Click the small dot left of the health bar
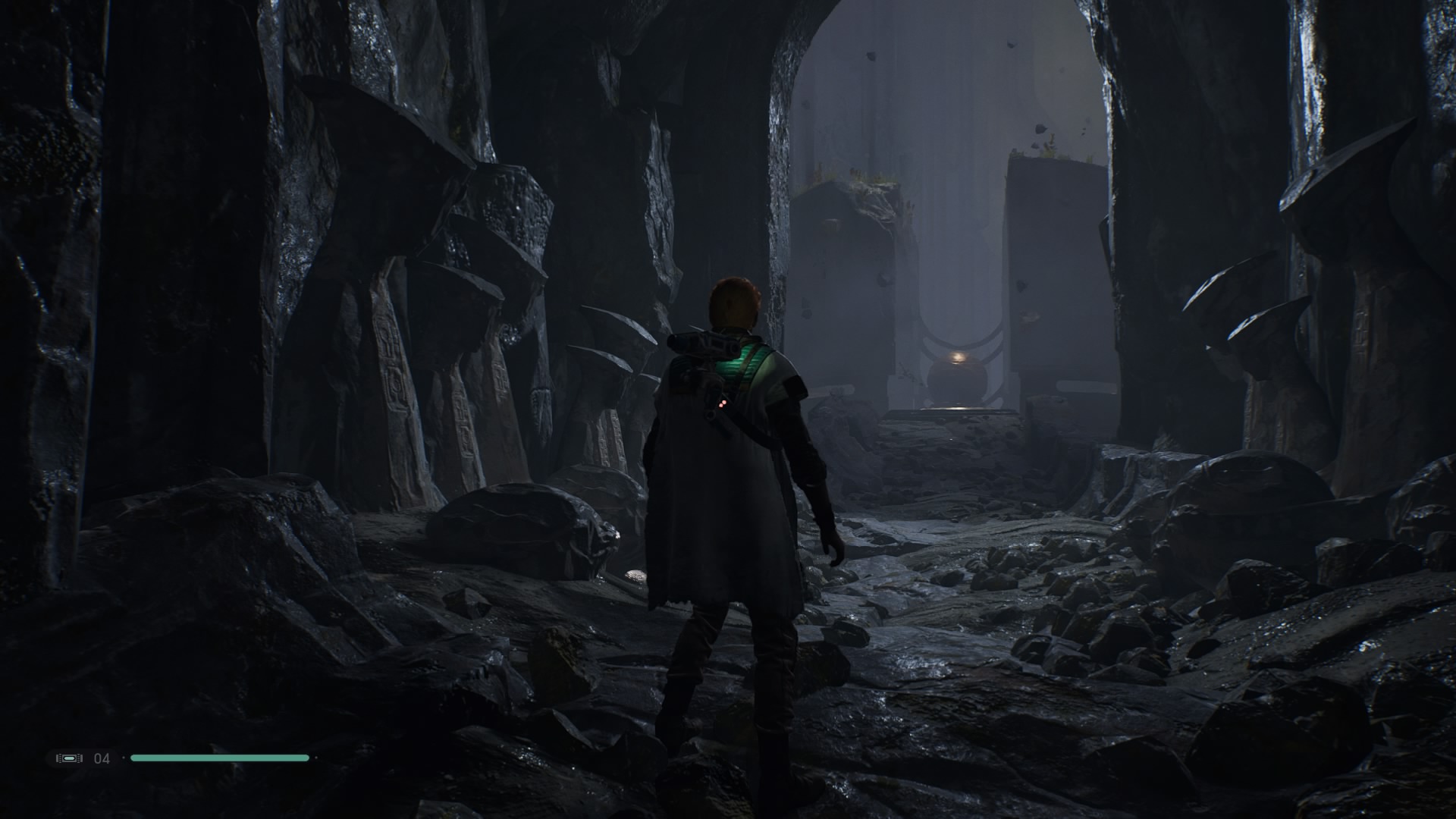Viewport: 1456px width, 819px height. (x=124, y=758)
